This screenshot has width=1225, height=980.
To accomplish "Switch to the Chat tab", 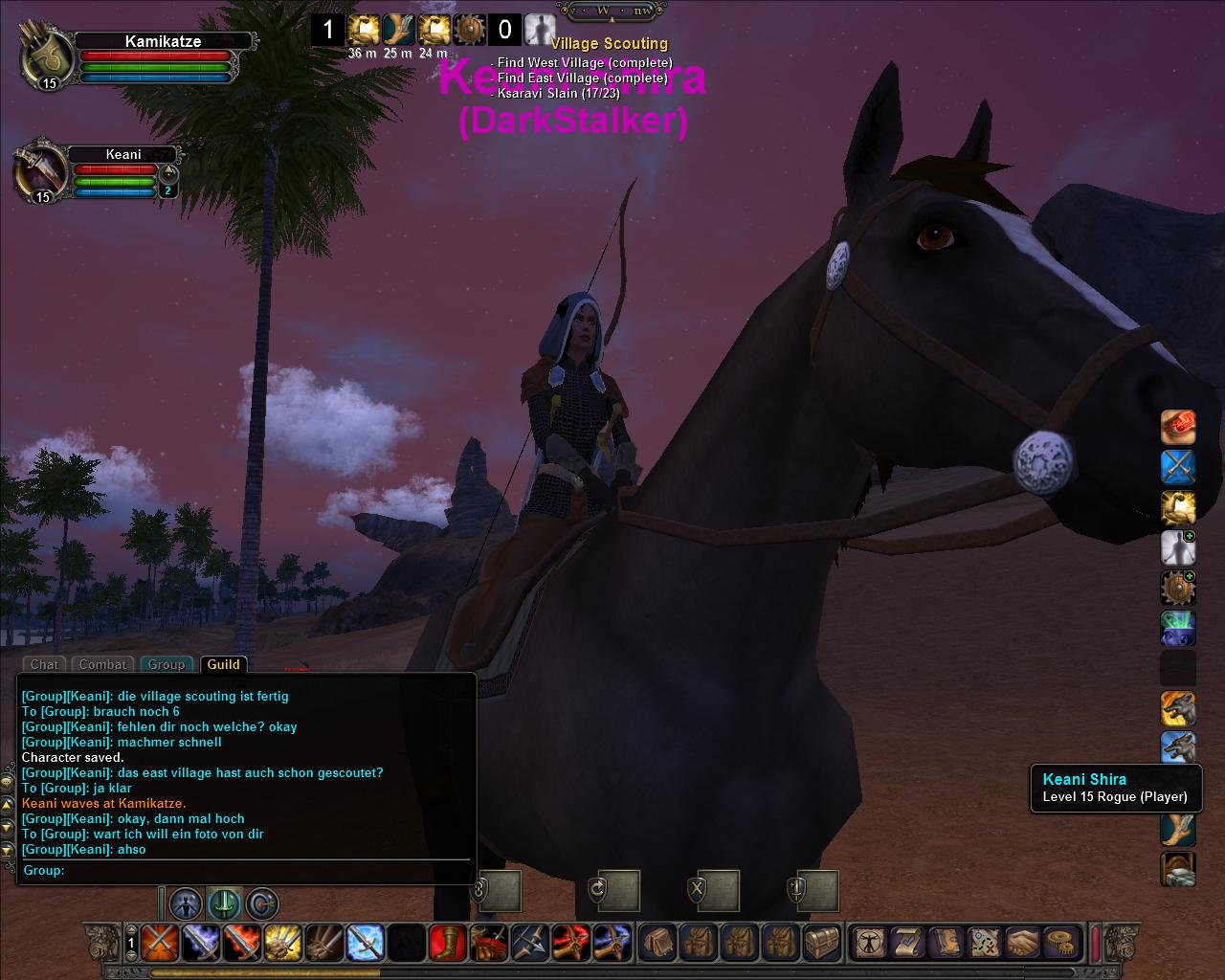I will (44, 664).
